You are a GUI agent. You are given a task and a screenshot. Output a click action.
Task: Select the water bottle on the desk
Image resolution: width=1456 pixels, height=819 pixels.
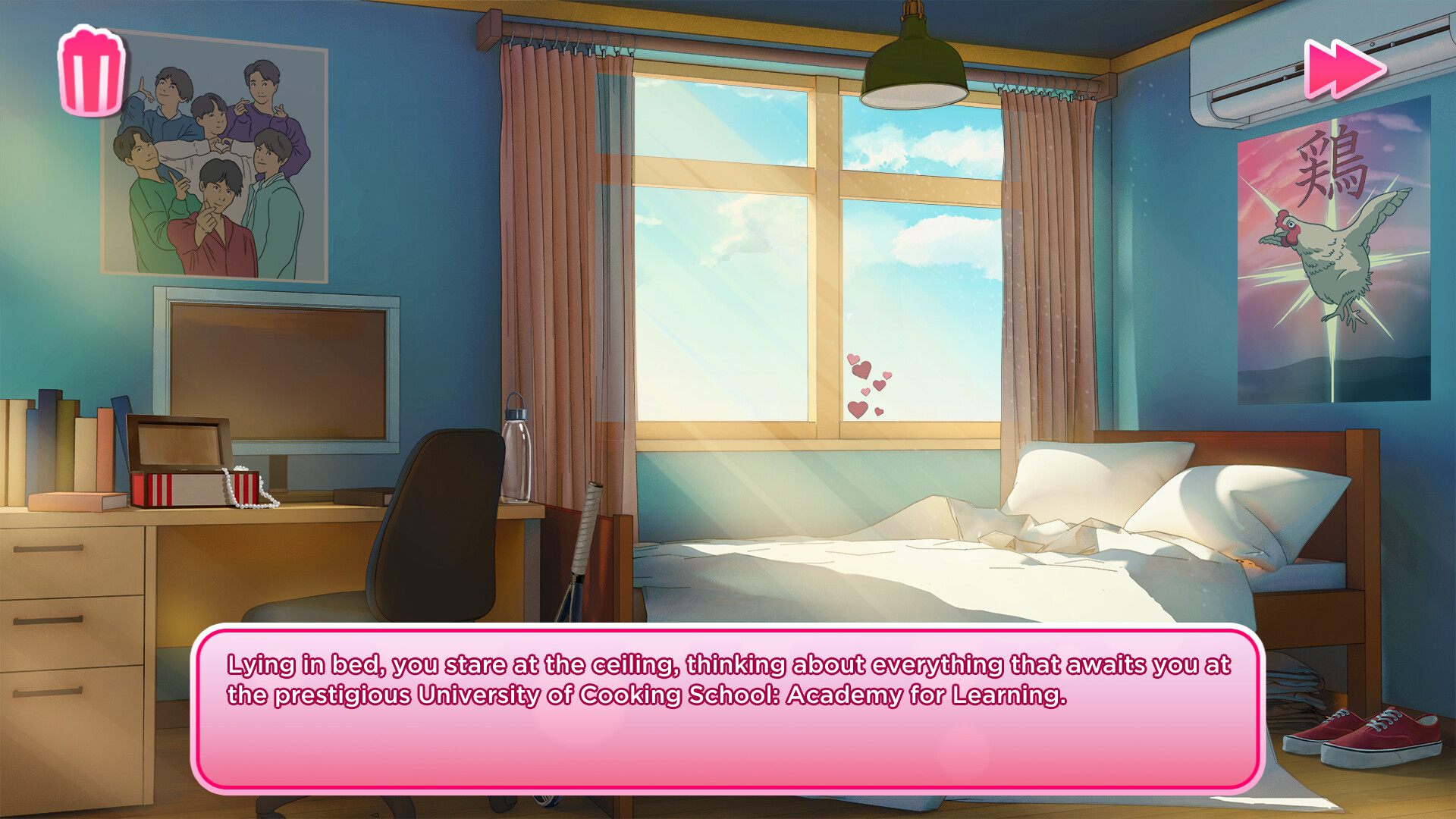click(x=518, y=455)
